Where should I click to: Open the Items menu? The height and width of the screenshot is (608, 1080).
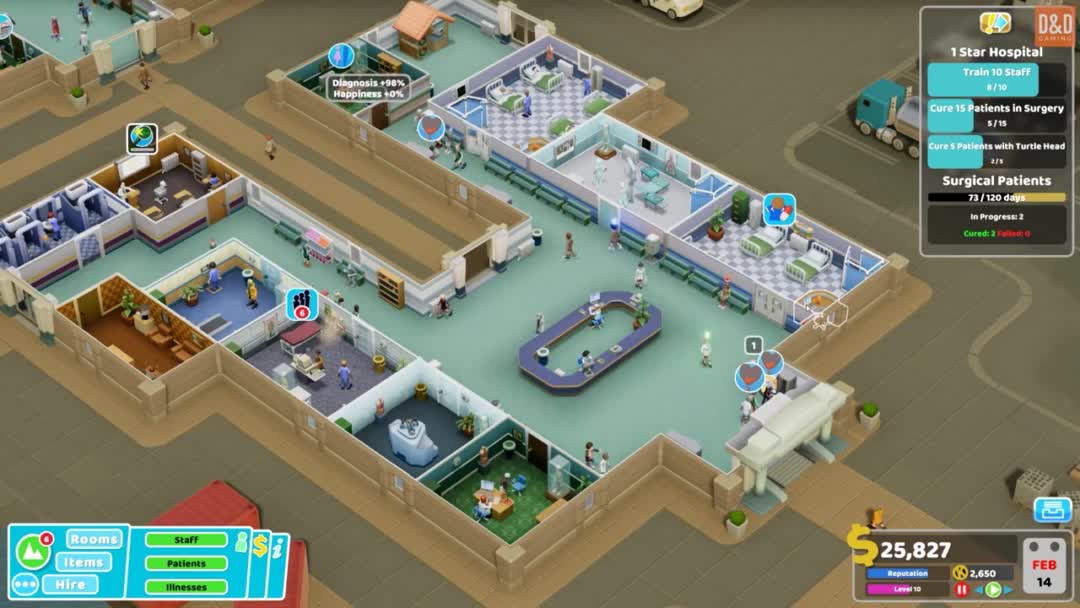83,562
